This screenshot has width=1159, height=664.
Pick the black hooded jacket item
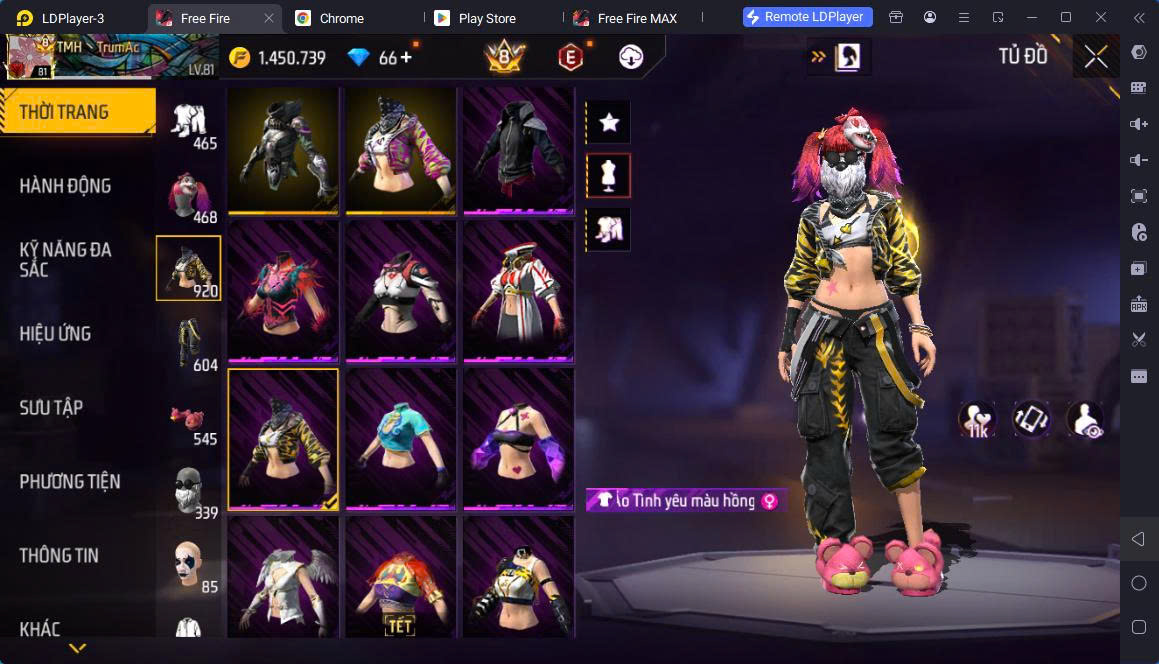[519, 150]
